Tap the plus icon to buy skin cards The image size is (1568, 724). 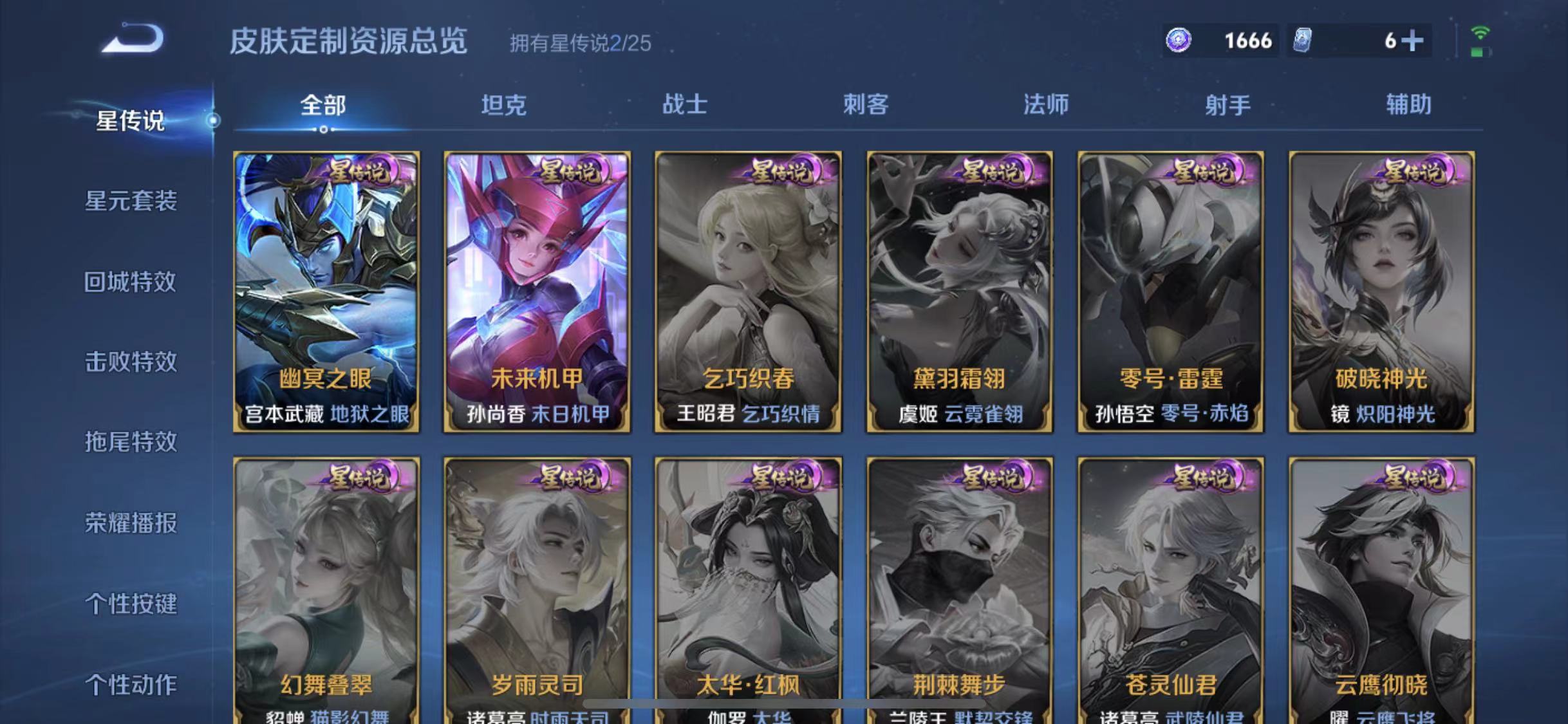pos(1414,40)
